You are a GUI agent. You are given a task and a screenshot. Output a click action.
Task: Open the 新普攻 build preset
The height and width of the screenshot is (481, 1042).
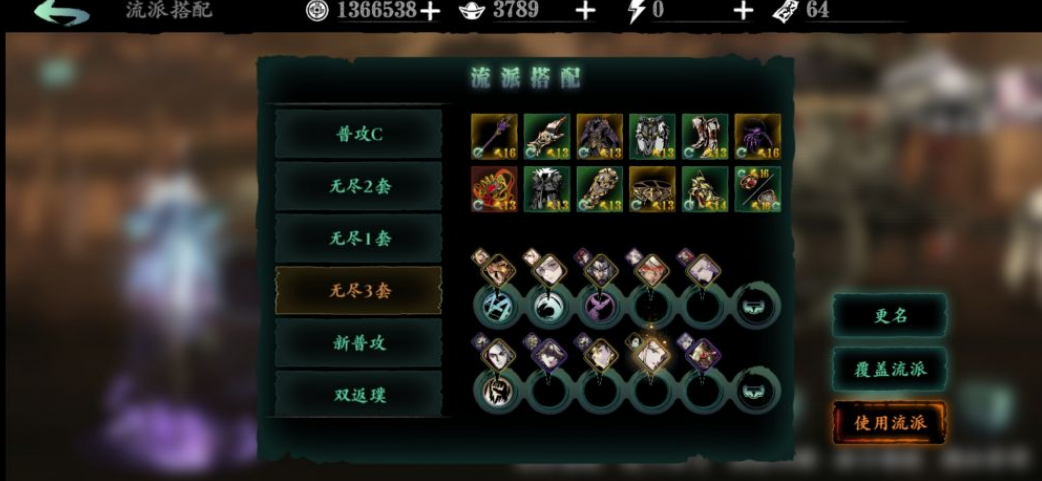click(x=358, y=342)
